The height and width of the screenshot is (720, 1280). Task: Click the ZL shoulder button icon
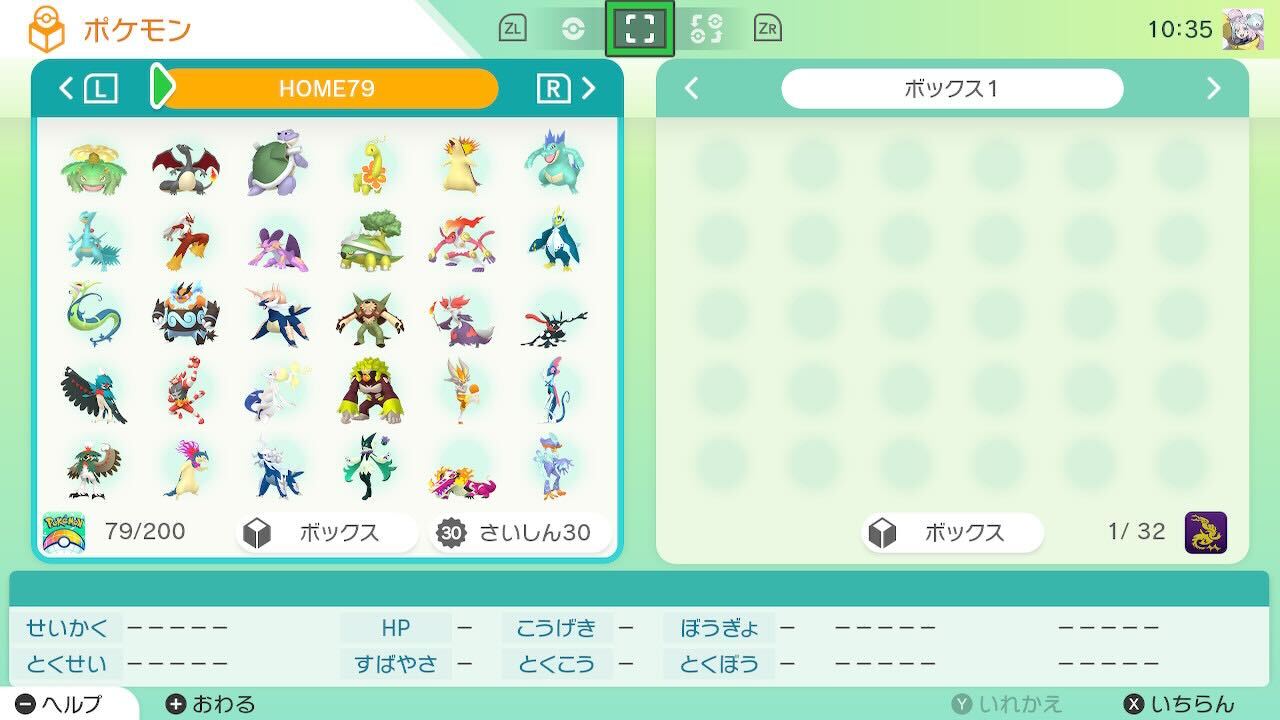[512, 28]
